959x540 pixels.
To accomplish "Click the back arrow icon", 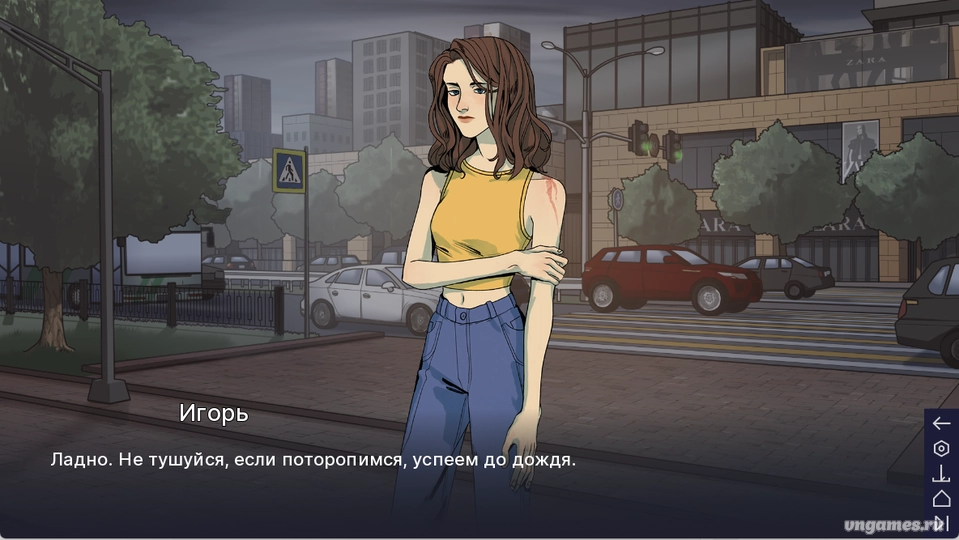I will (x=941, y=423).
